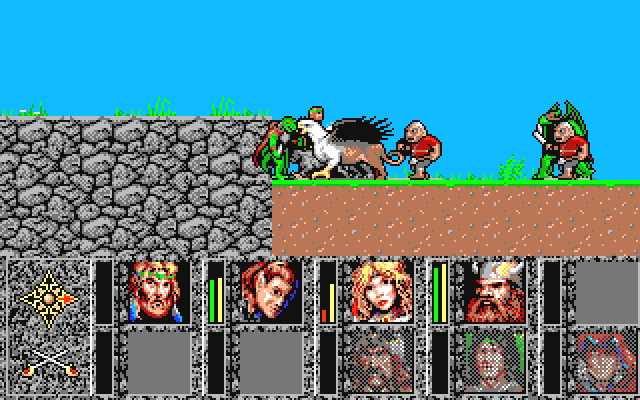Pick the blonde woman character portrait
The image size is (640, 400).
[x=382, y=292]
